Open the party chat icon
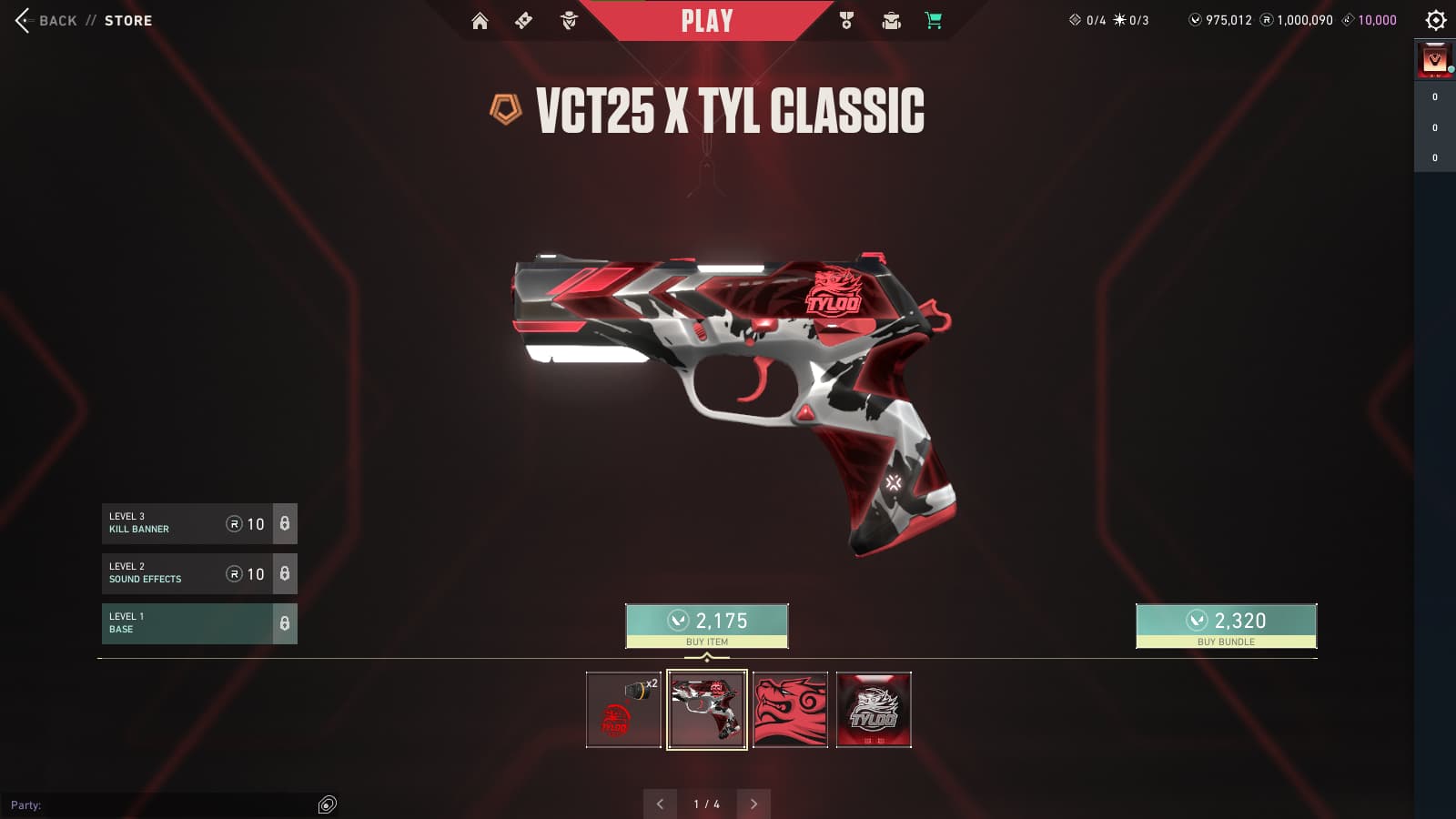 tap(328, 804)
